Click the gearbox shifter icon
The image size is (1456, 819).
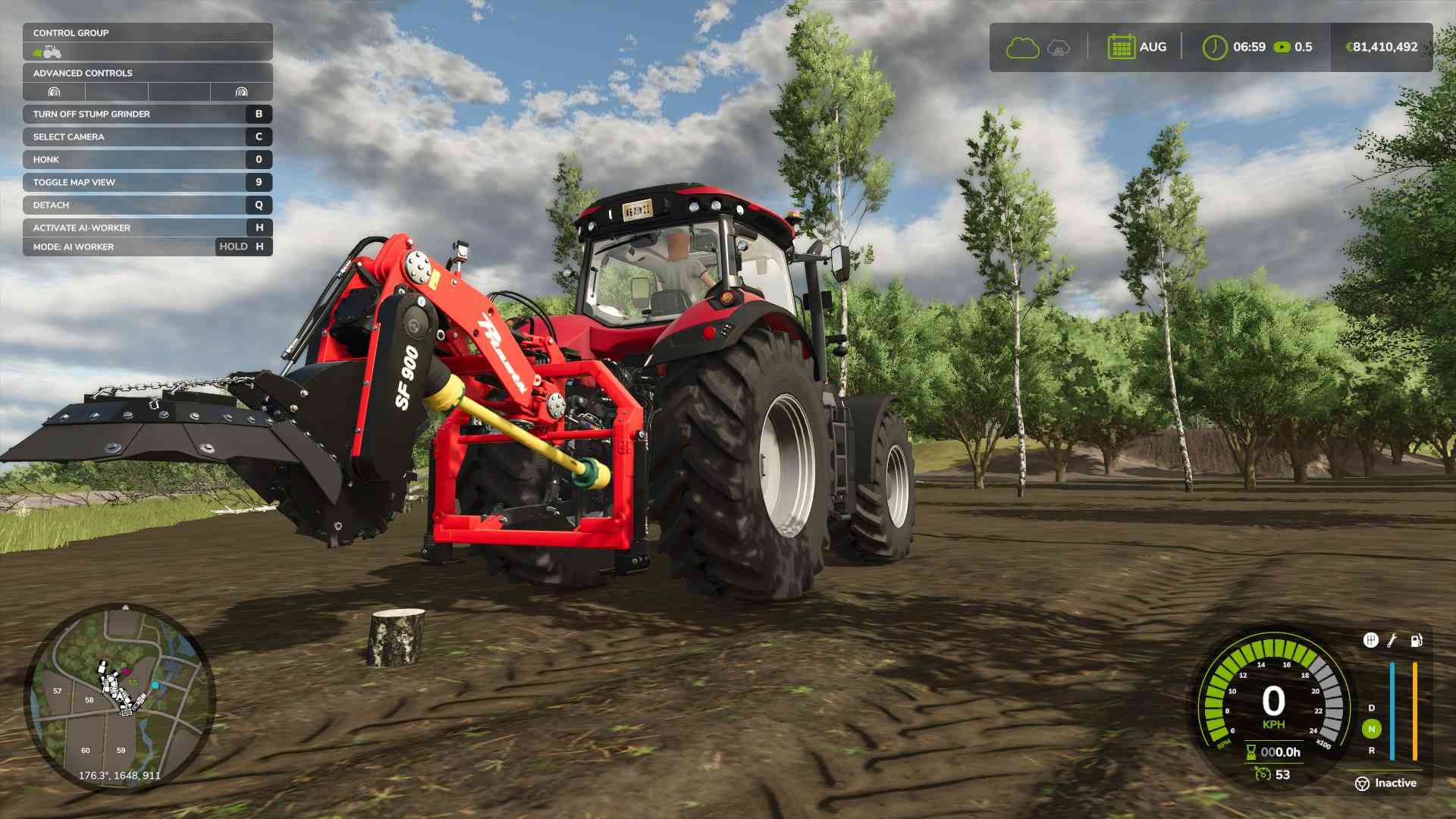pos(1370,641)
